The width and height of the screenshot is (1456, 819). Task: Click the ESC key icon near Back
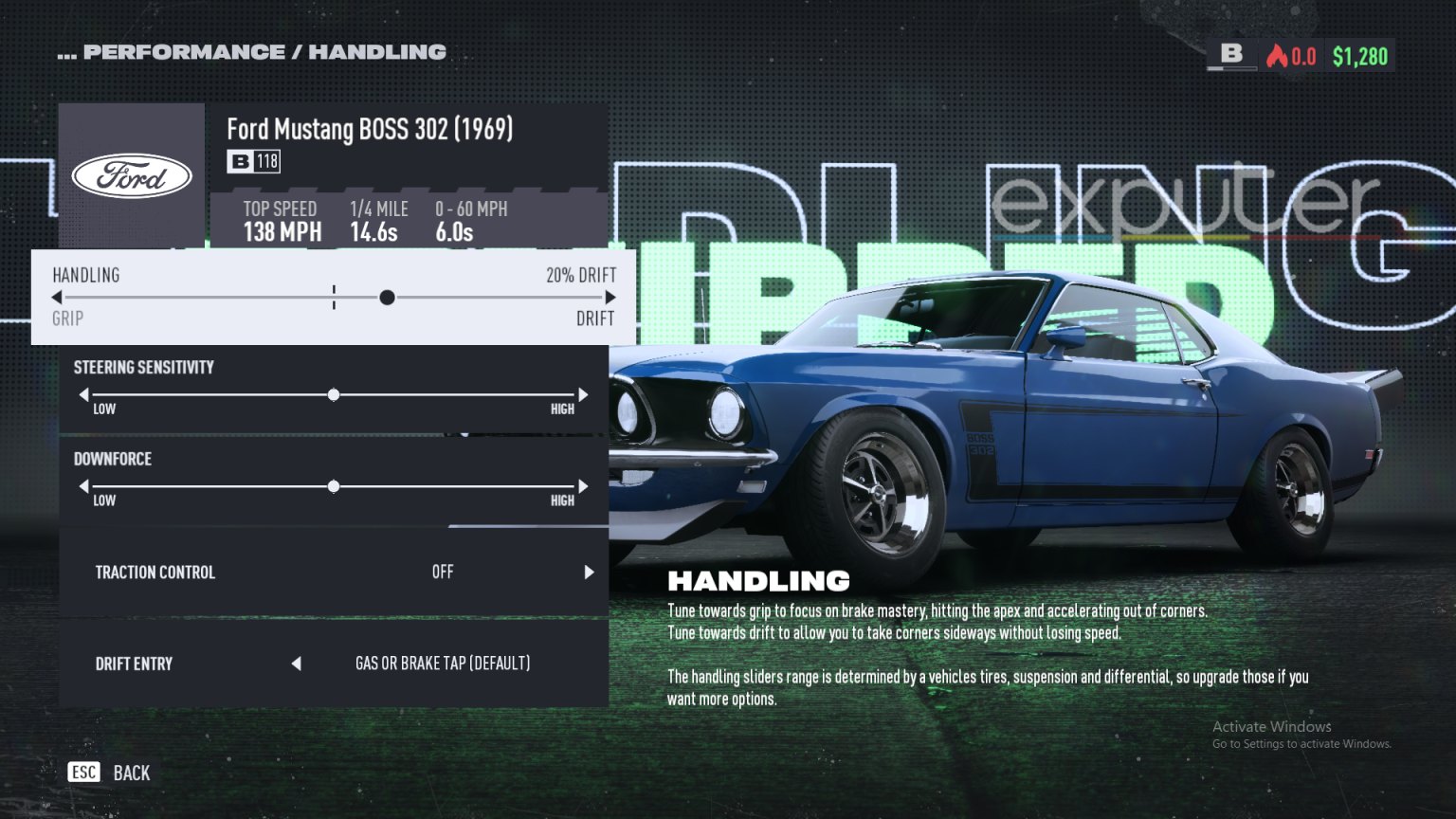(x=84, y=773)
